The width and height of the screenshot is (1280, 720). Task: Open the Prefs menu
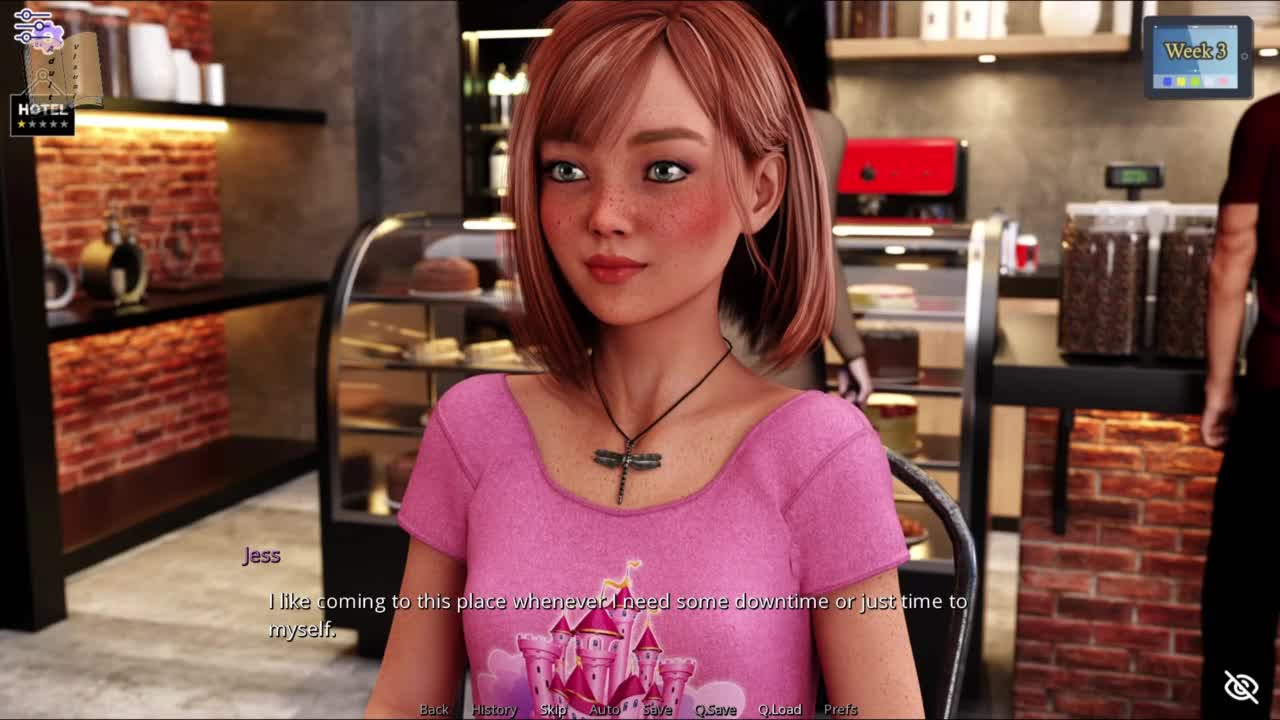[841, 709]
